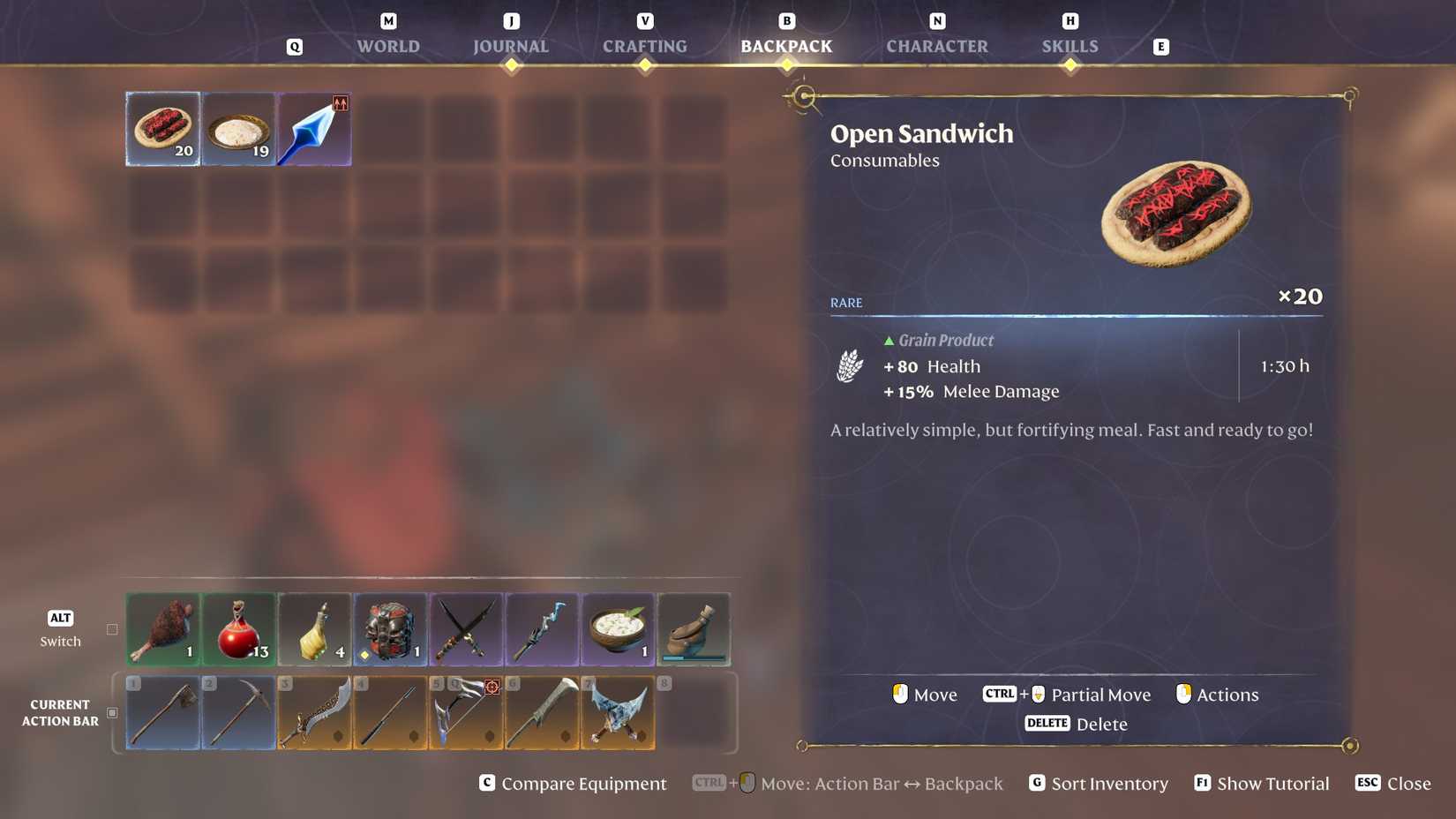
Task: Click the bomb item on the action bar
Action: click(x=390, y=628)
